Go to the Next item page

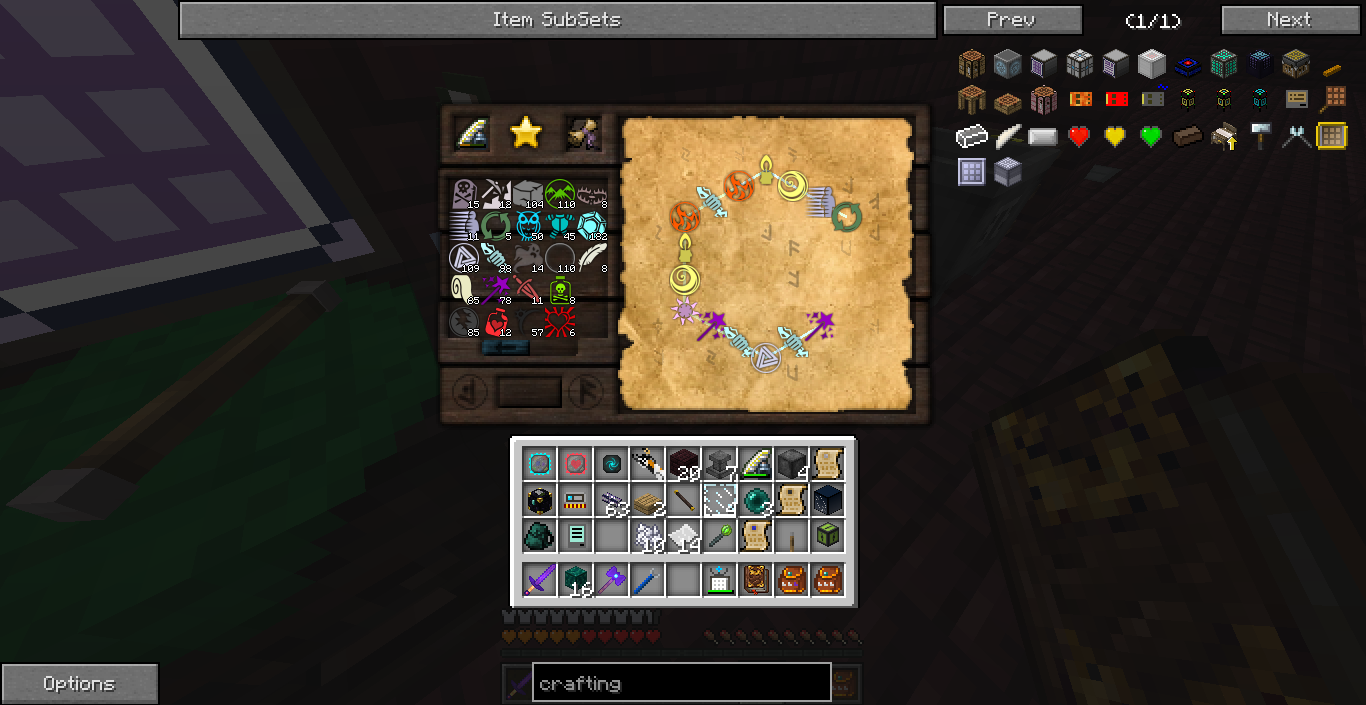point(1288,20)
